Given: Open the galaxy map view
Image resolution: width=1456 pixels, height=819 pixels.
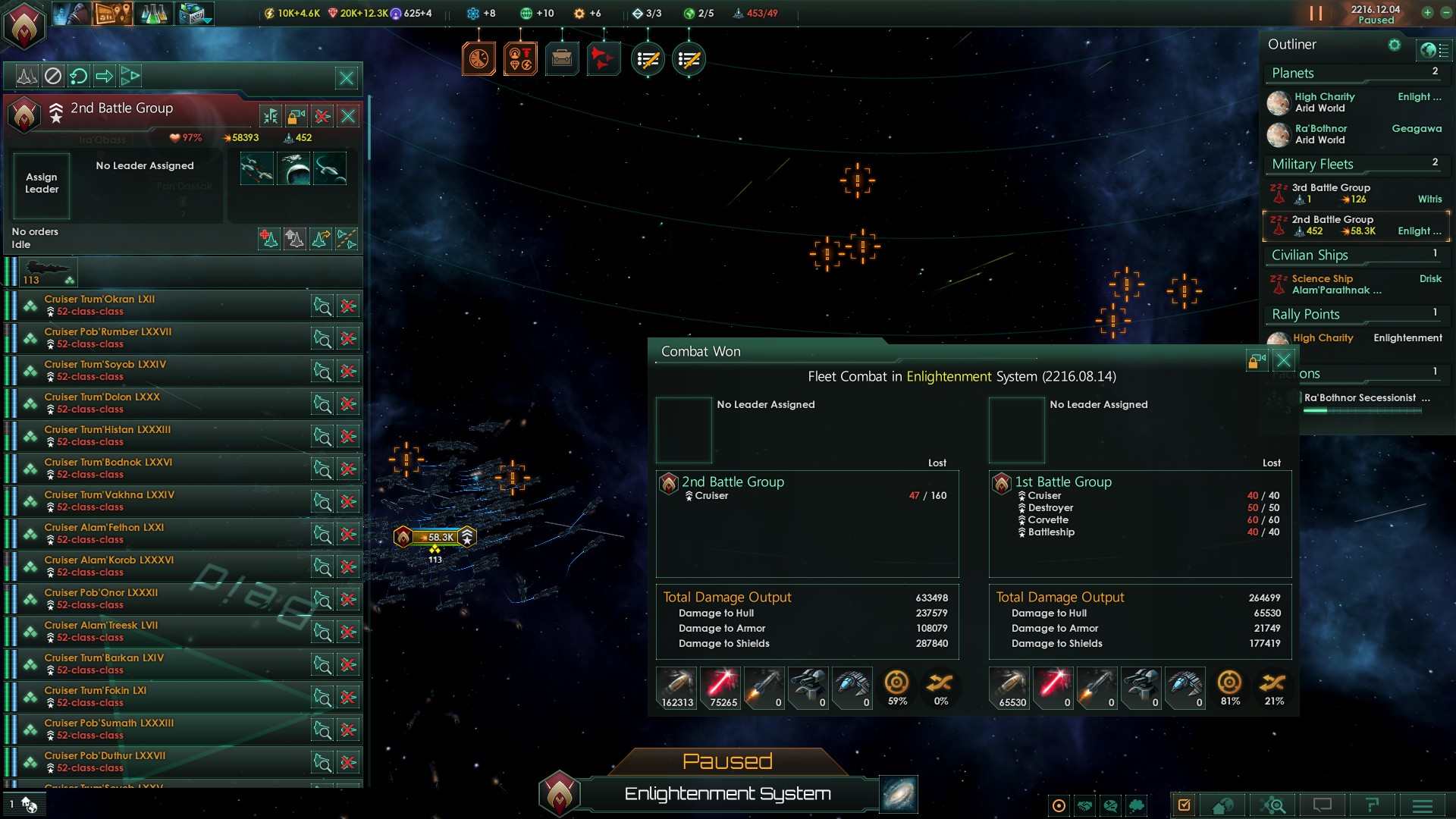Looking at the screenshot, I should pyautogui.click(x=899, y=794).
